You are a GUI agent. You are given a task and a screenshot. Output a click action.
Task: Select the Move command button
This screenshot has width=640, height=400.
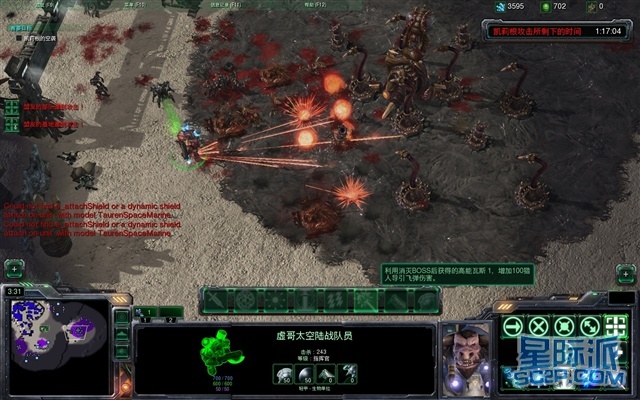pyautogui.click(x=514, y=326)
